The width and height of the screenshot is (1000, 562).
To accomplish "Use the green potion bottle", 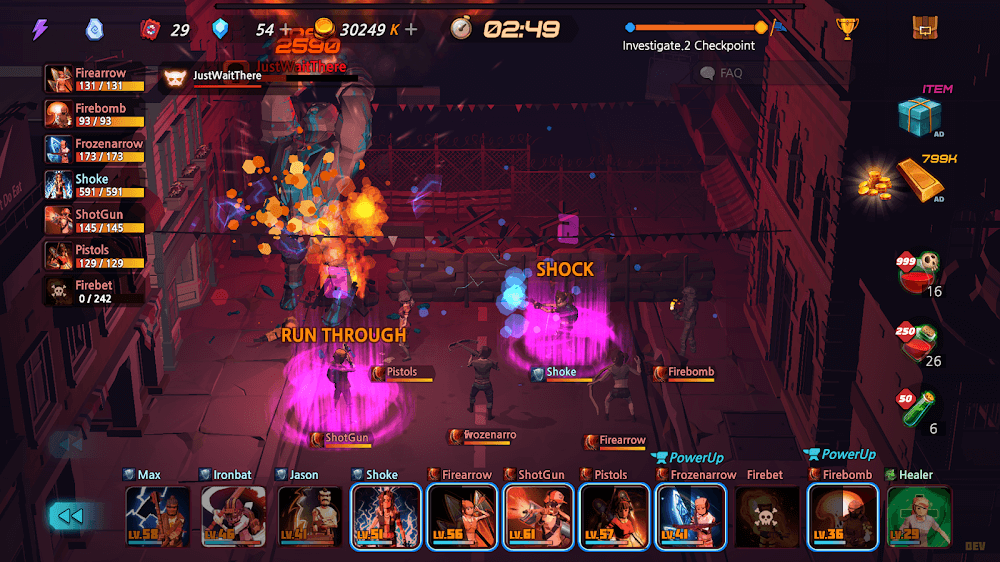I will [919, 408].
